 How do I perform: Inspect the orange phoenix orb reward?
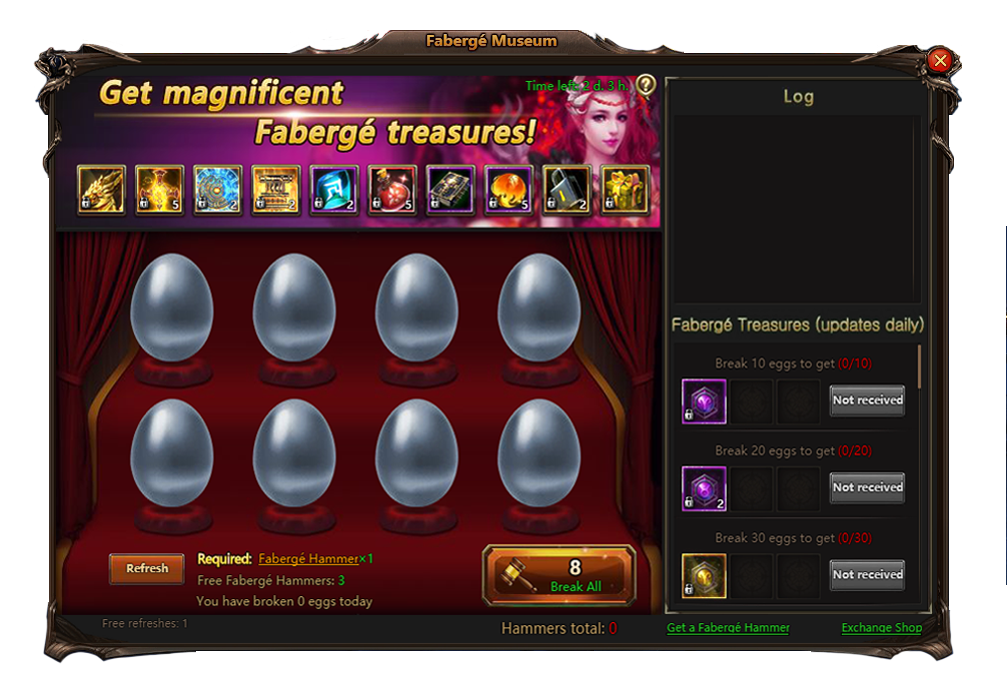[x=509, y=189]
